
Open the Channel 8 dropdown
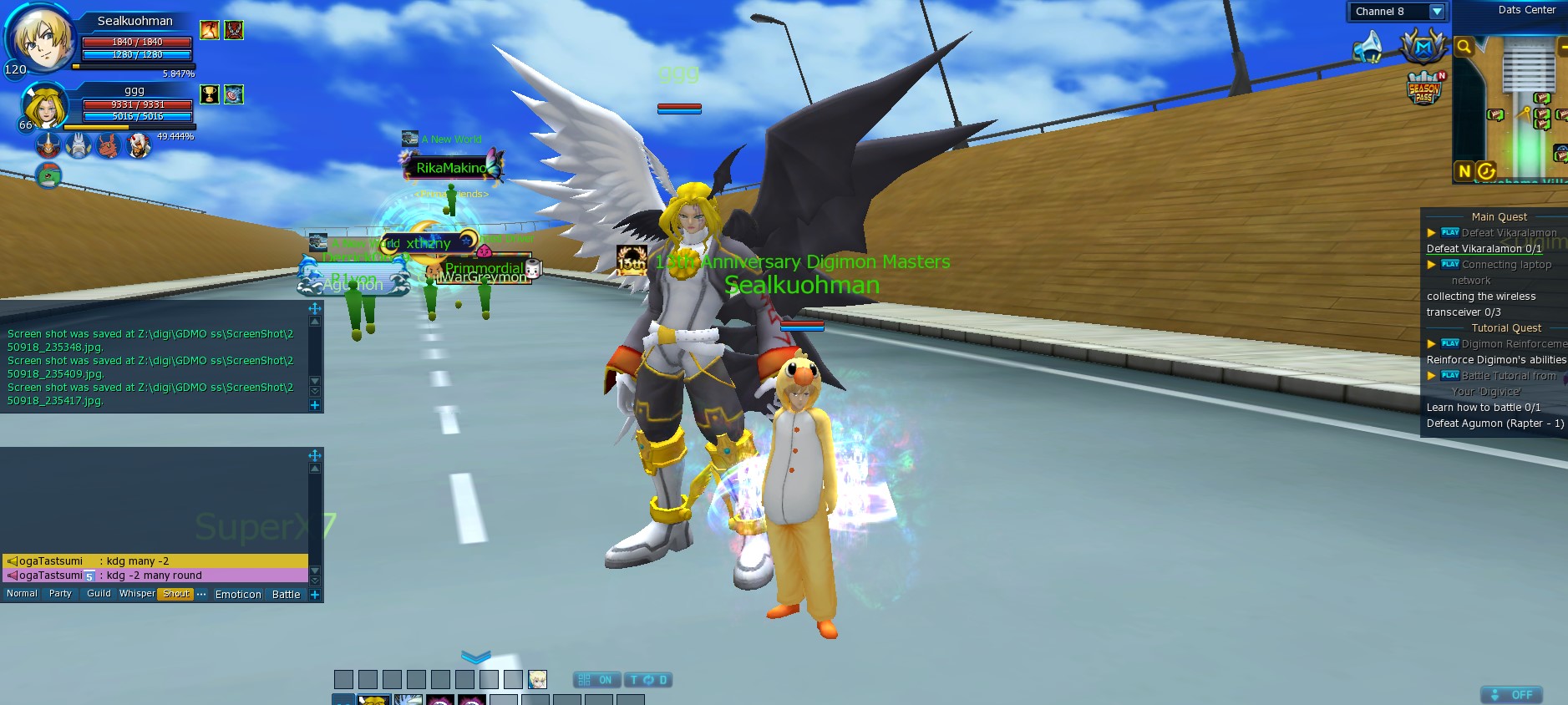1436,12
